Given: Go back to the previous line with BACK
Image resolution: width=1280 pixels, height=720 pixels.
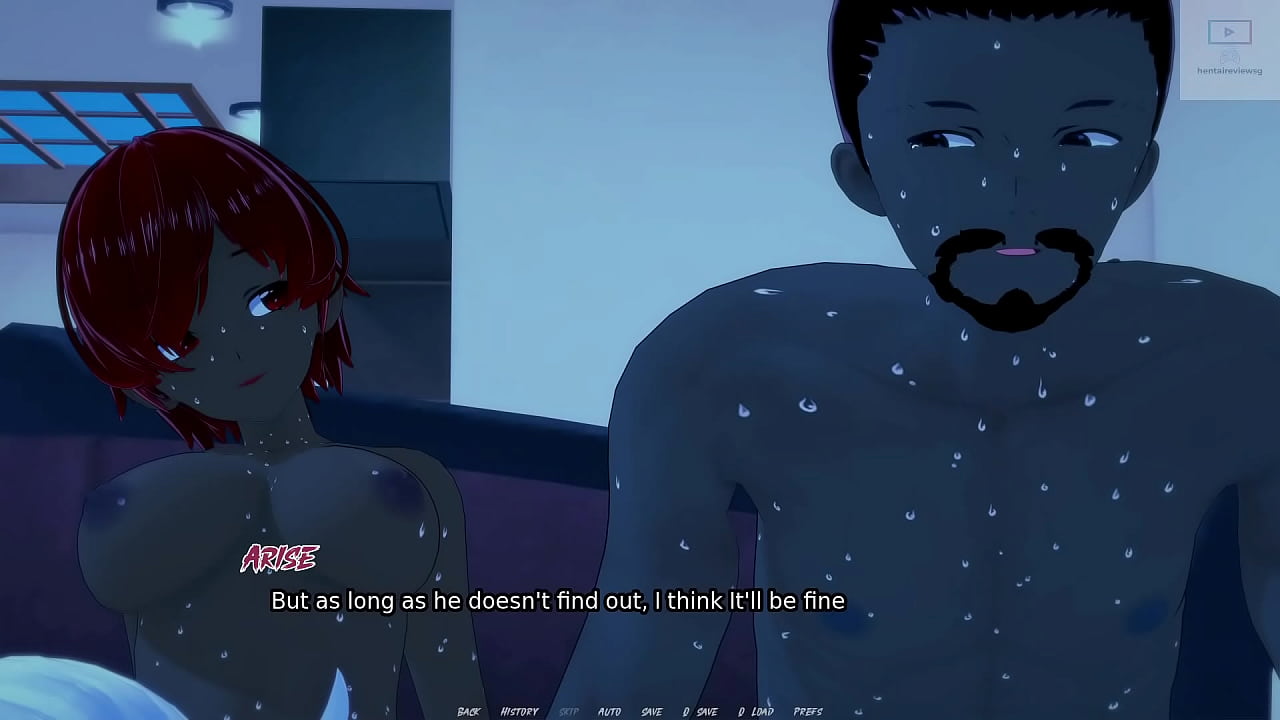Looking at the screenshot, I should click(x=468, y=710).
